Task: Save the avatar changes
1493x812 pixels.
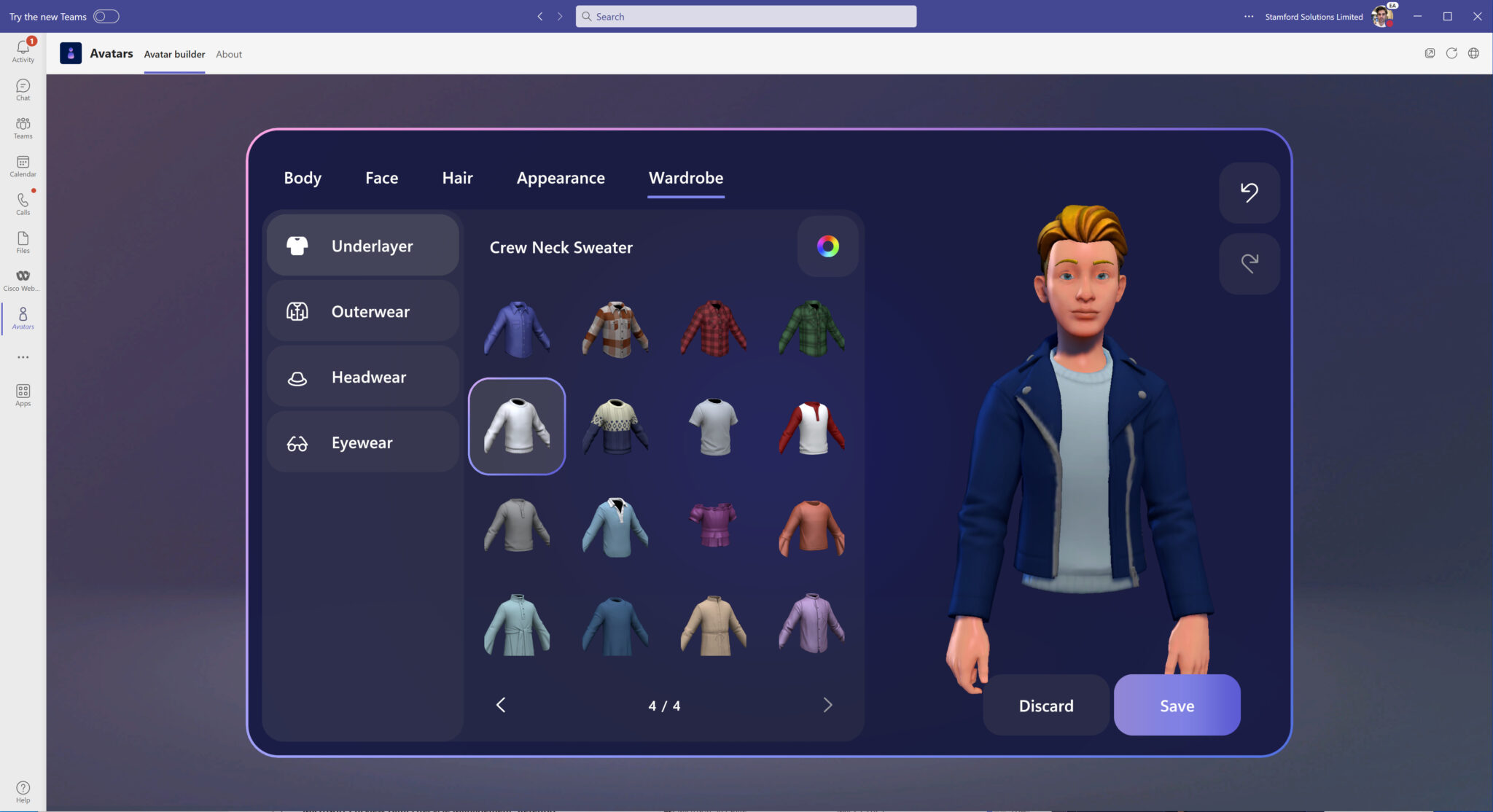Action: coord(1176,705)
